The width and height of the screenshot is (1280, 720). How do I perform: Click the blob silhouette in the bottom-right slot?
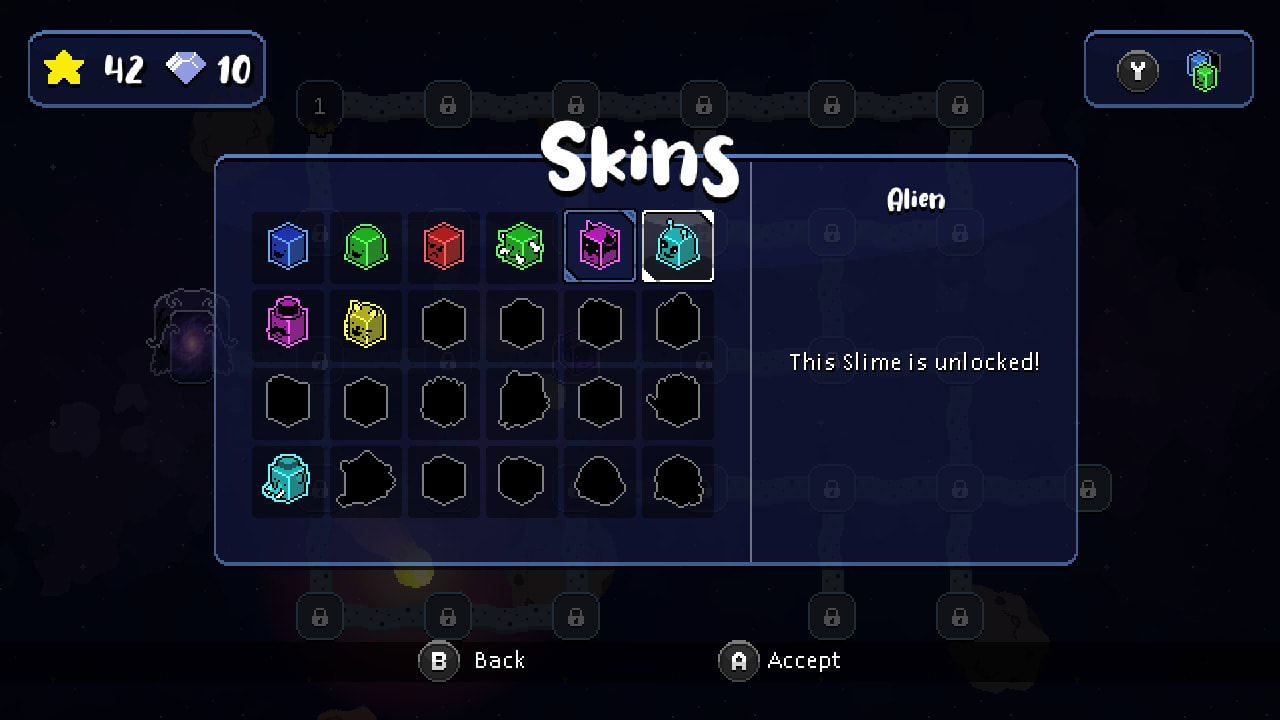[678, 480]
